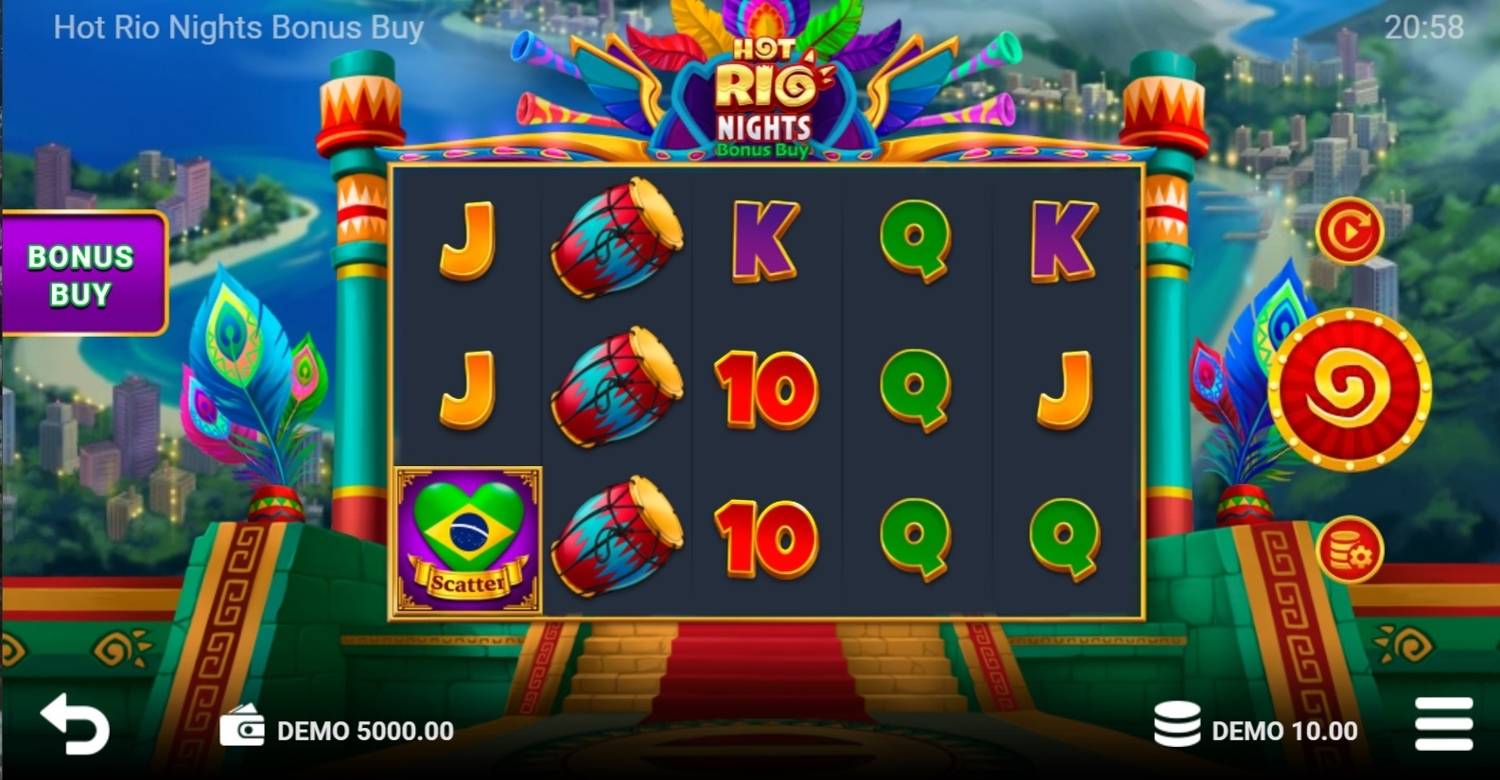This screenshot has width=1500, height=780.
Task: Click the coin stack icon near the bet
Action: (1175, 730)
